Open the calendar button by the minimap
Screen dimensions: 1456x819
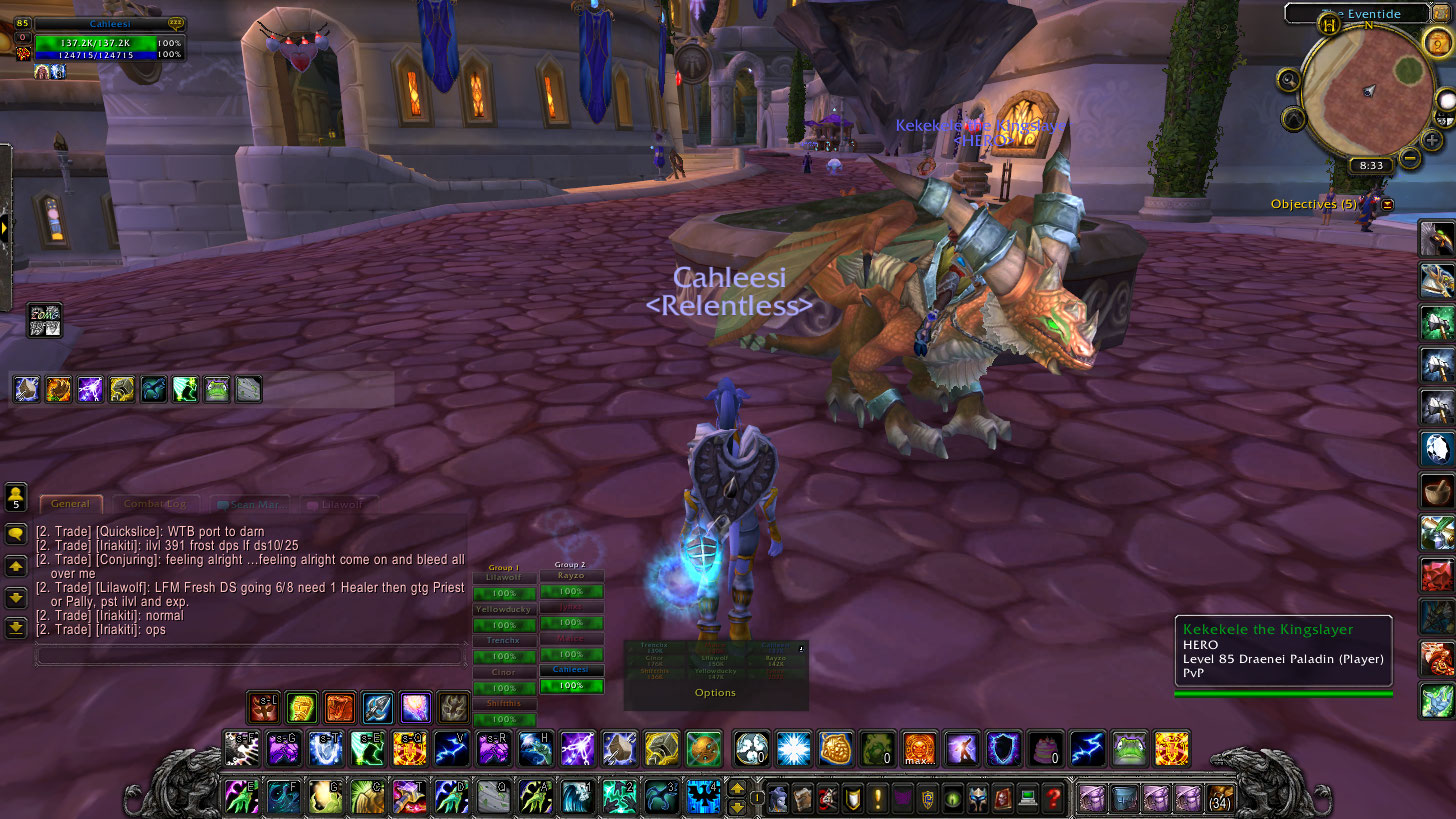tap(1437, 41)
